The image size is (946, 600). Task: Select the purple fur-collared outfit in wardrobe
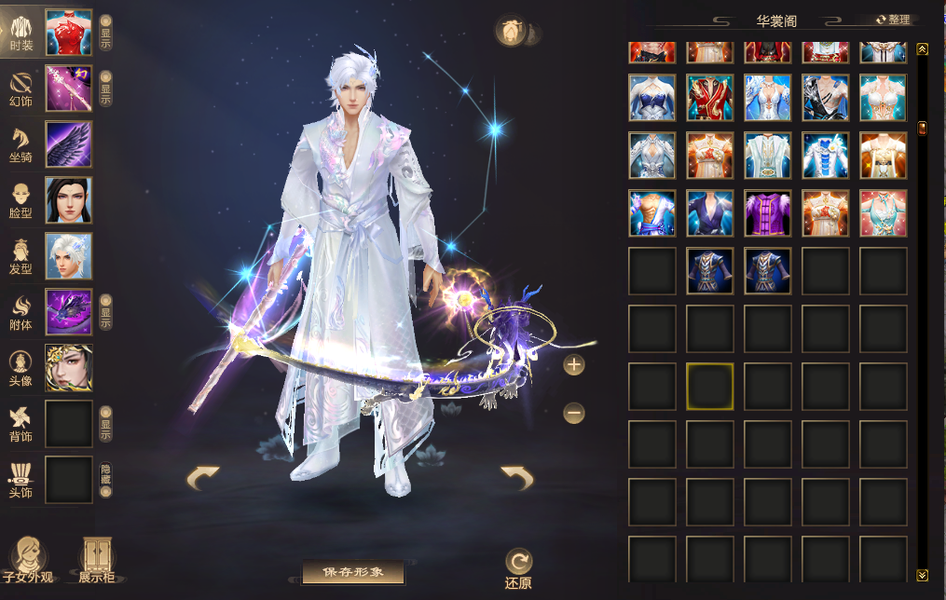click(768, 213)
